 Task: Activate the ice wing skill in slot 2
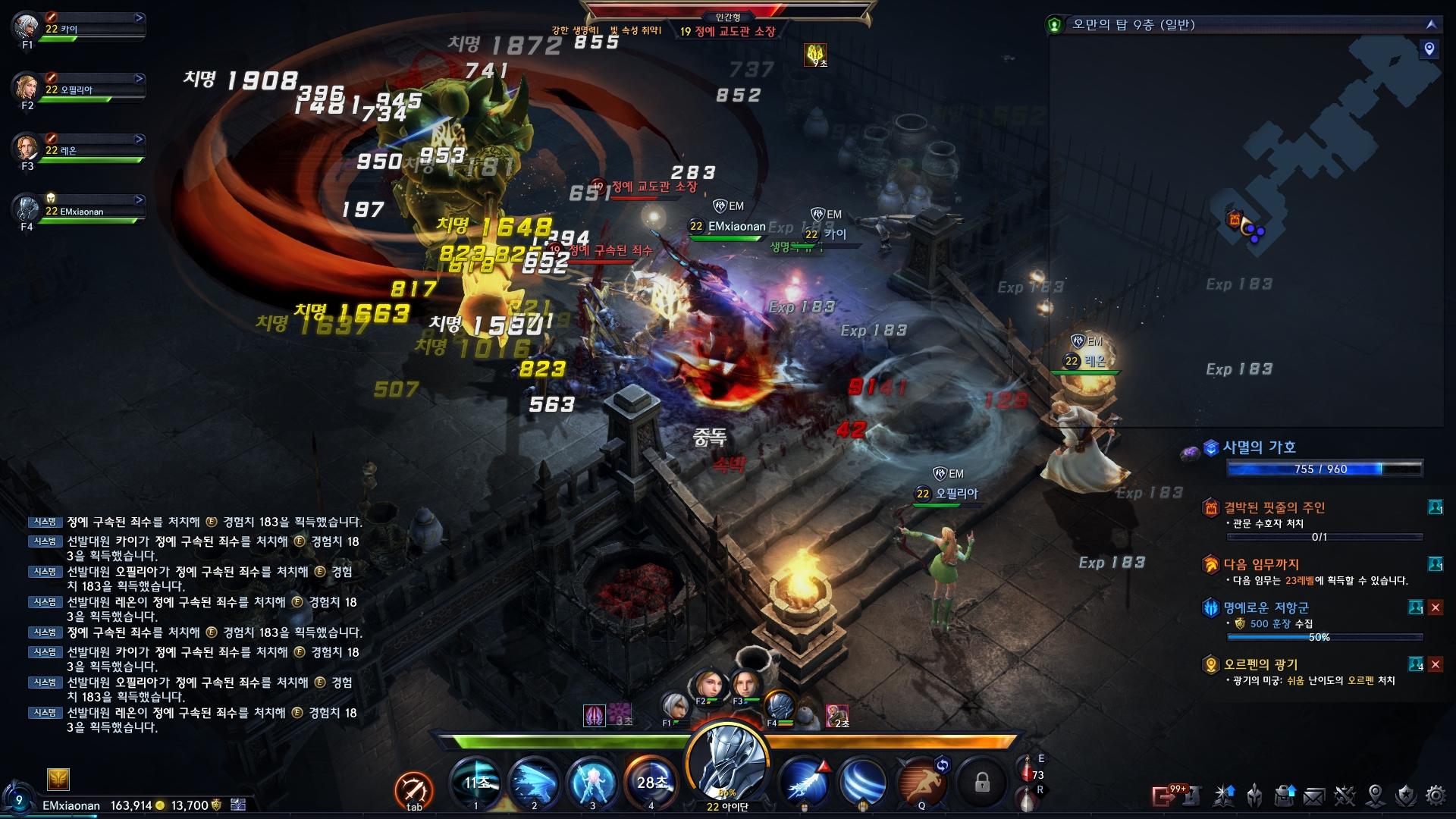pyautogui.click(x=534, y=782)
